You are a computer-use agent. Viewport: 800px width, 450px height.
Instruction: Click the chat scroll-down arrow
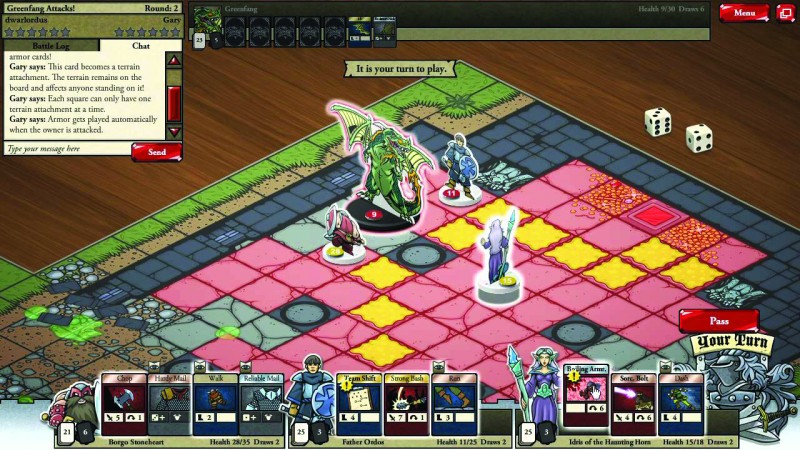174,132
